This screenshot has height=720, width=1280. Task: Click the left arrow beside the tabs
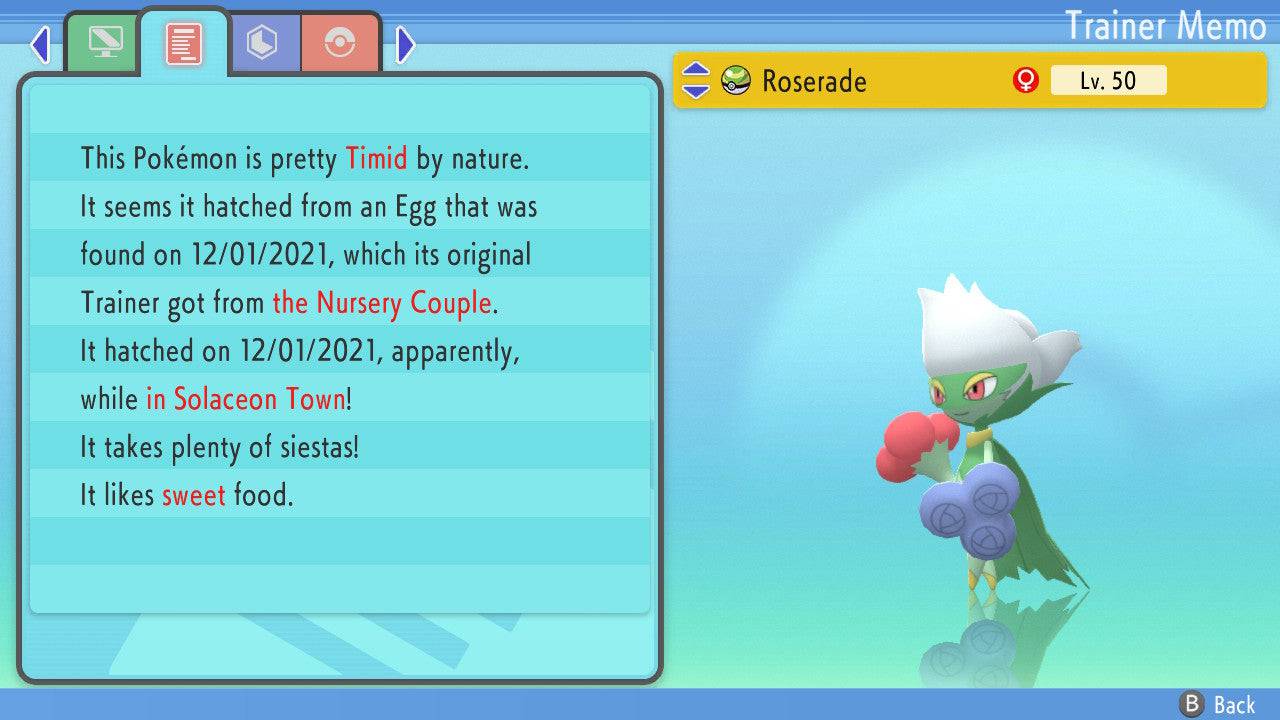point(40,44)
